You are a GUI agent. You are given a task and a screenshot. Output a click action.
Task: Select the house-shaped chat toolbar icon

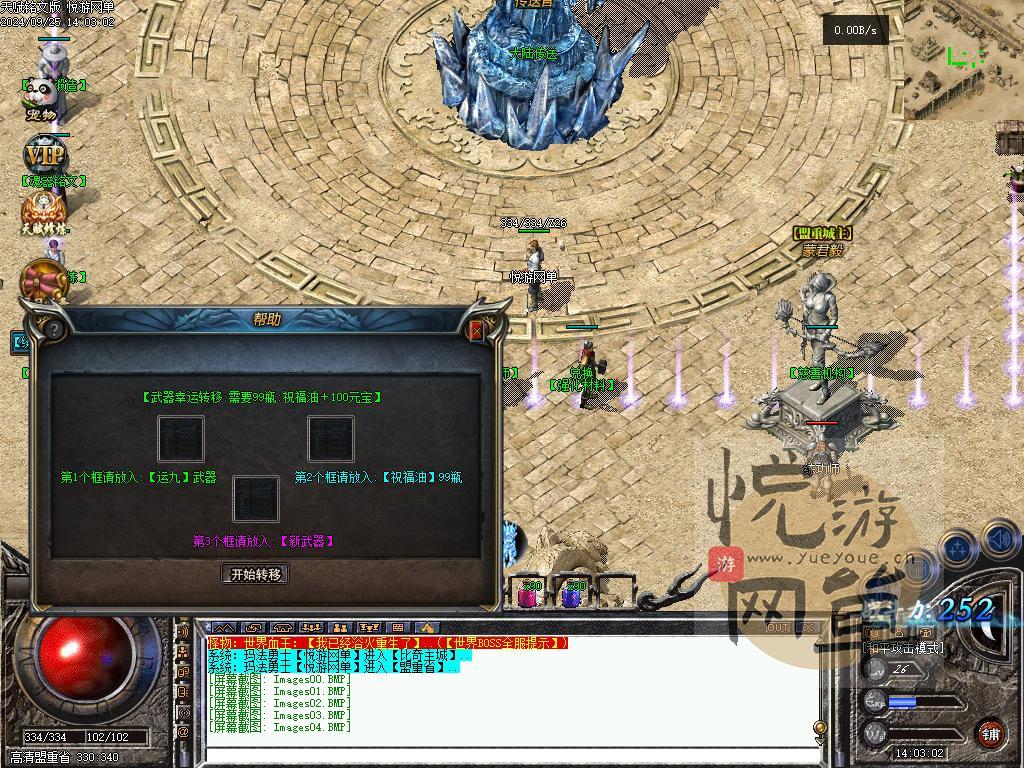(x=427, y=628)
